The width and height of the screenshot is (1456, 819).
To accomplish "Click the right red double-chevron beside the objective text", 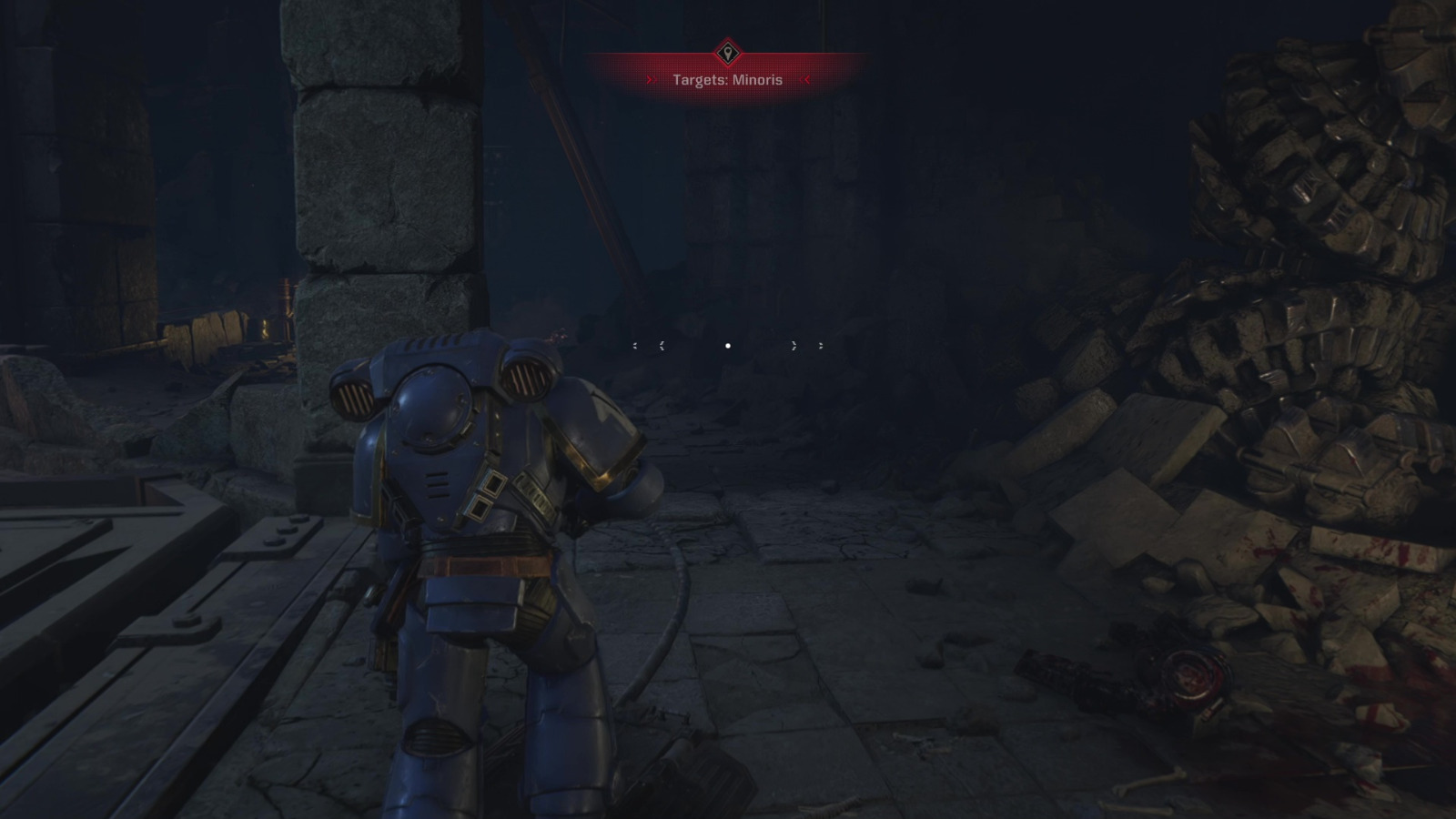I will pyautogui.click(x=804, y=80).
